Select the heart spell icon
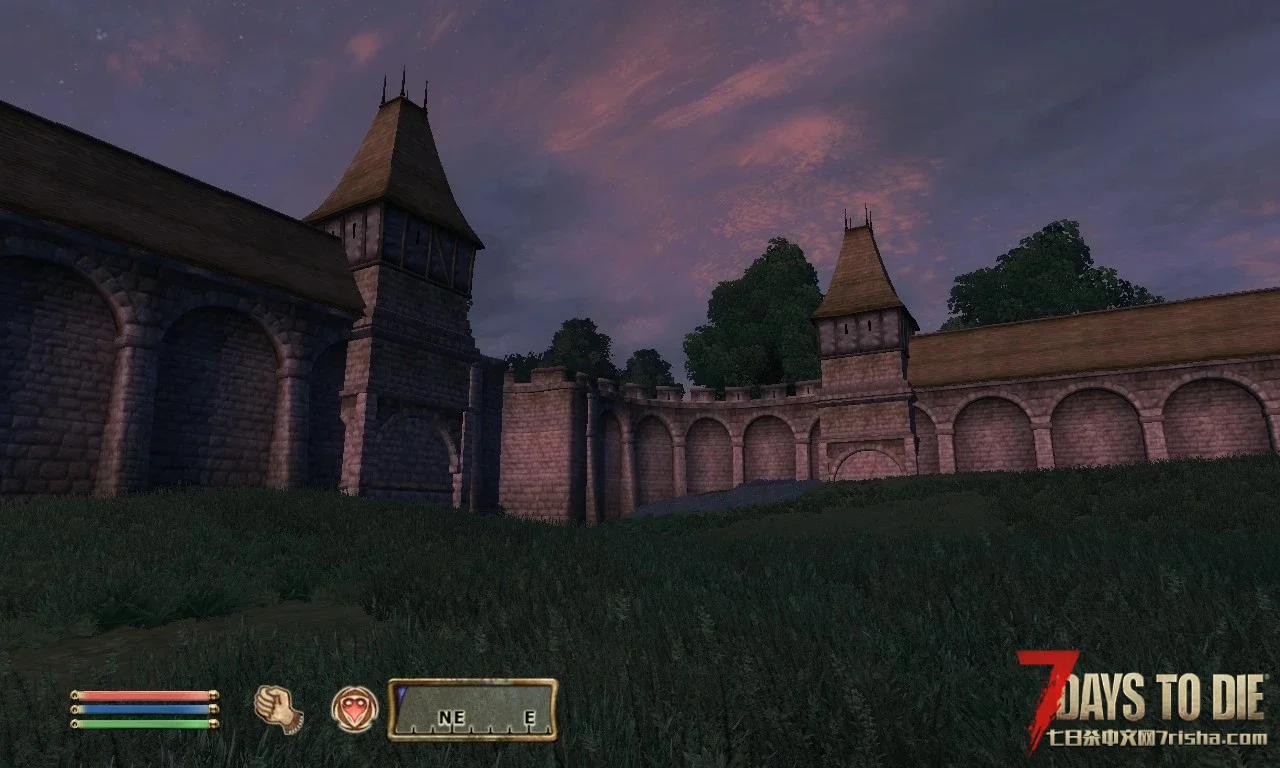Screen dimensions: 1280x768 pyautogui.click(x=355, y=709)
